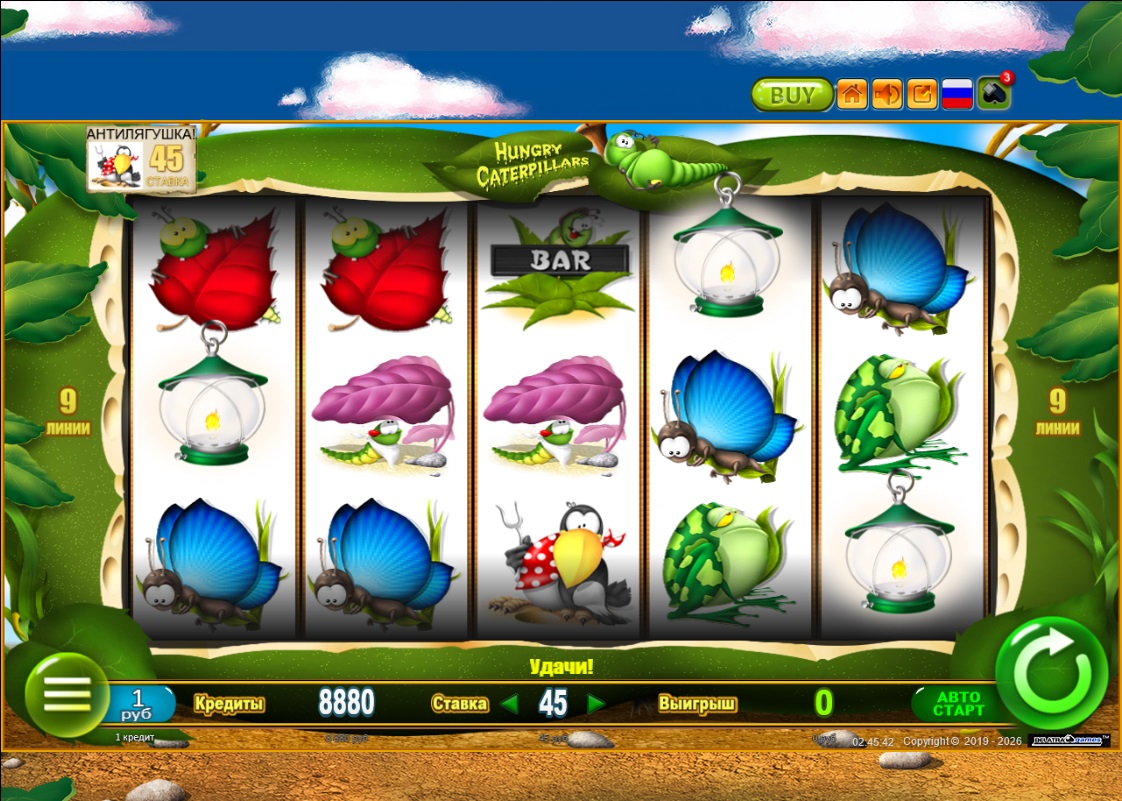The image size is (1122, 801).
Task: Open the spade icon with notification badge
Action: (x=994, y=95)
